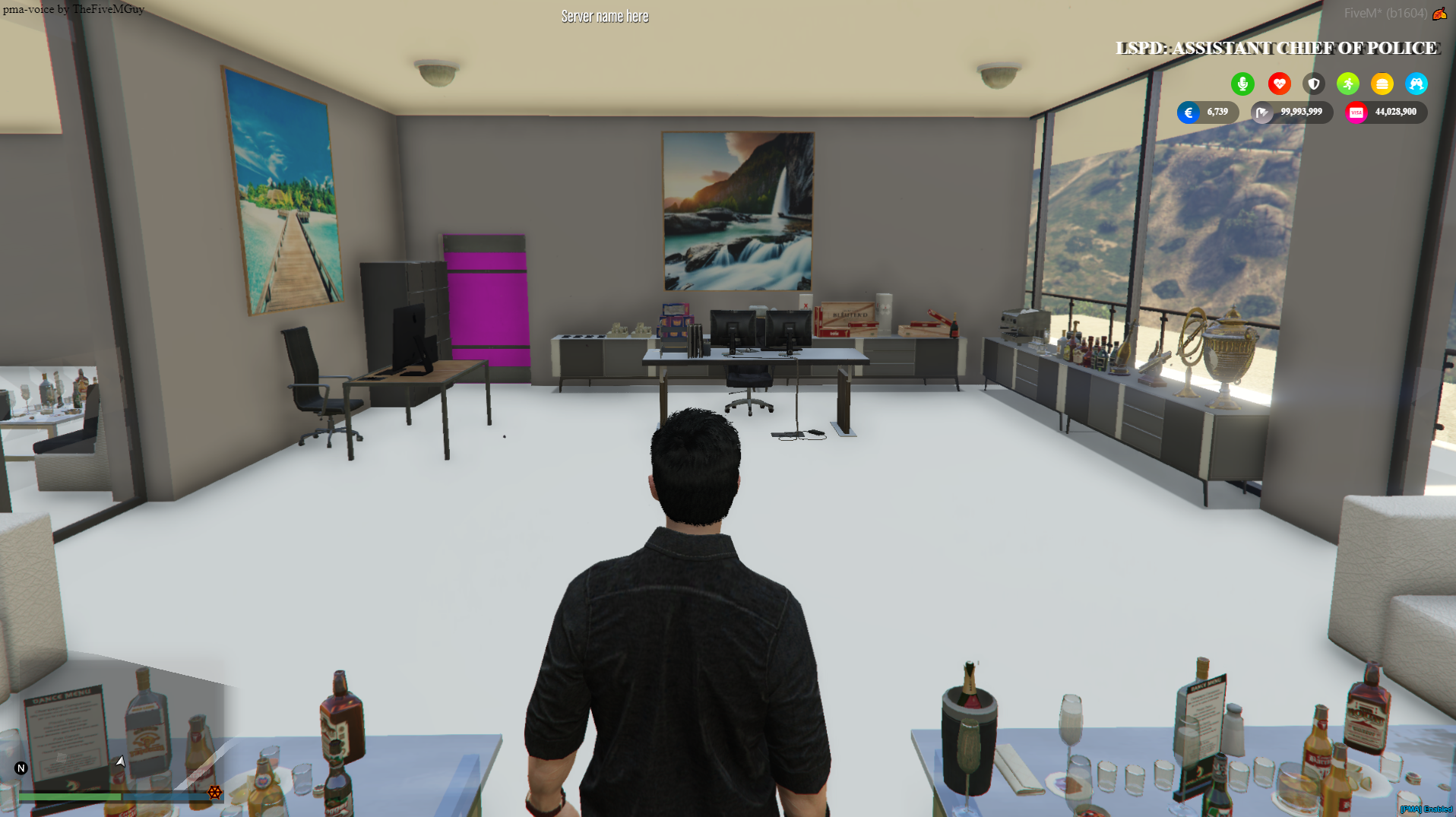Click the blue euro currency icon
This screenshot has width=1456, height=817.
[x=1190, y=112]
